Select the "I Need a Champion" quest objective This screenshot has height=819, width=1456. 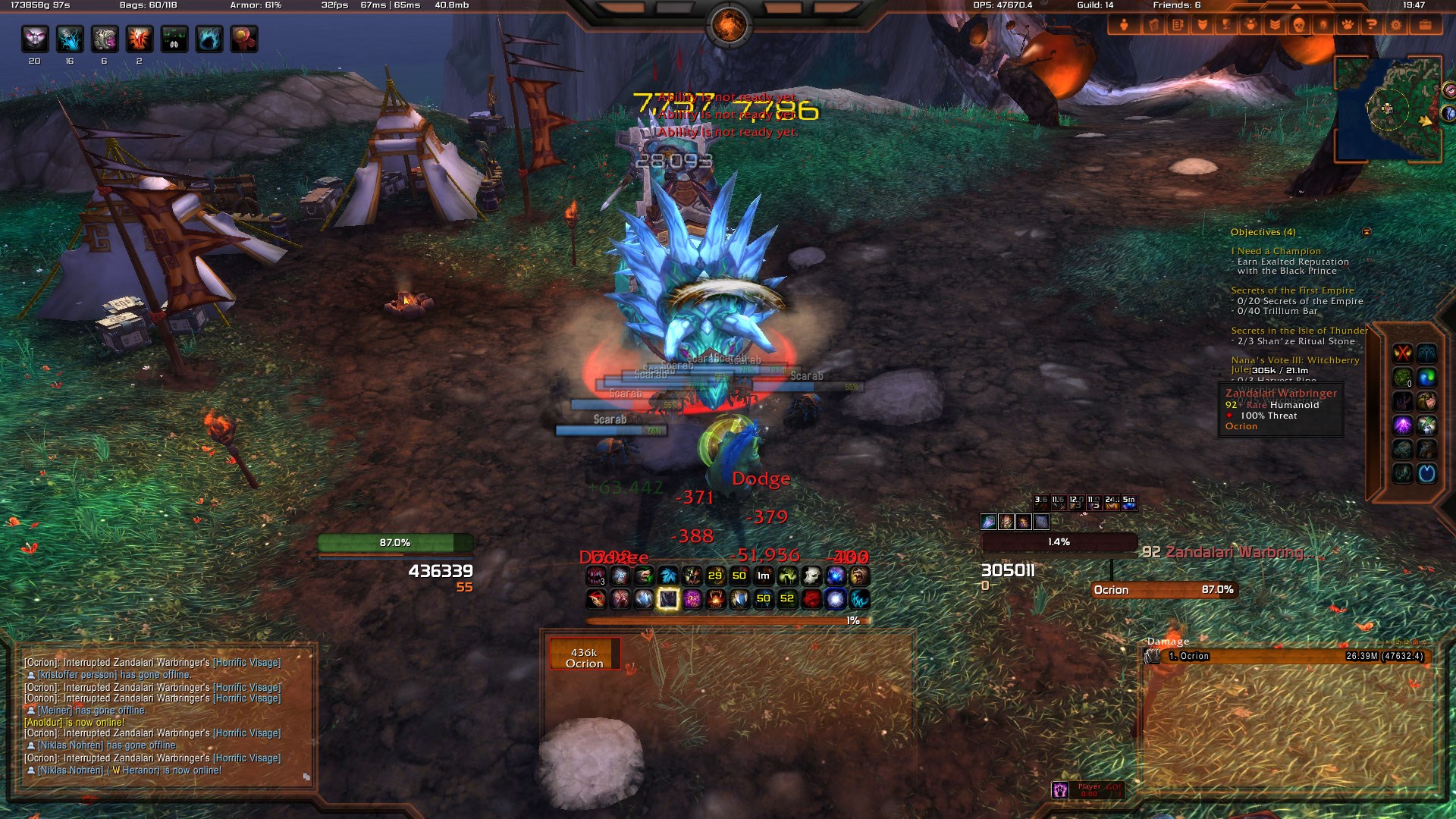coord(1276,251)
